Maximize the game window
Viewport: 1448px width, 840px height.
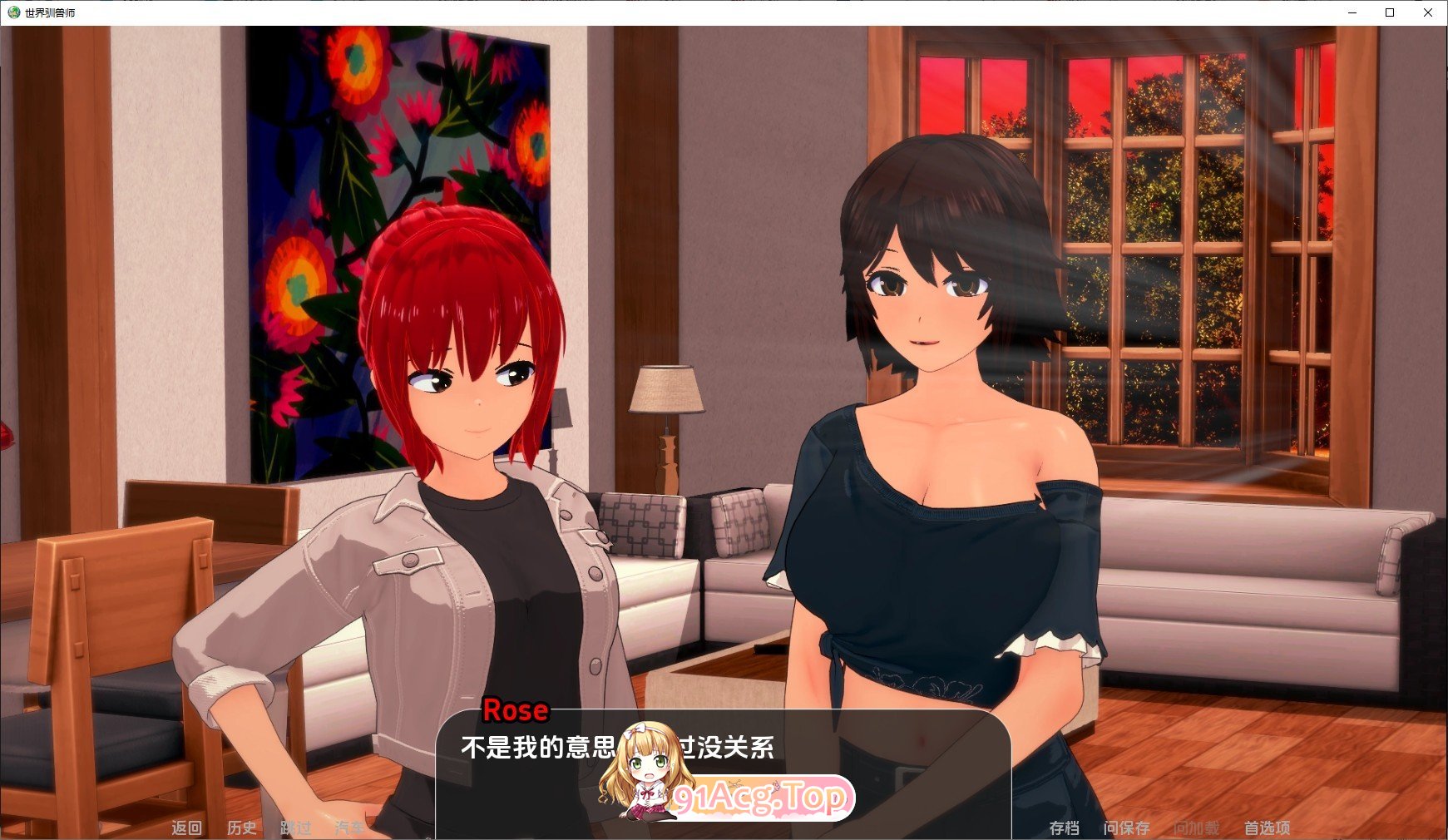(x=1388, y=12)
